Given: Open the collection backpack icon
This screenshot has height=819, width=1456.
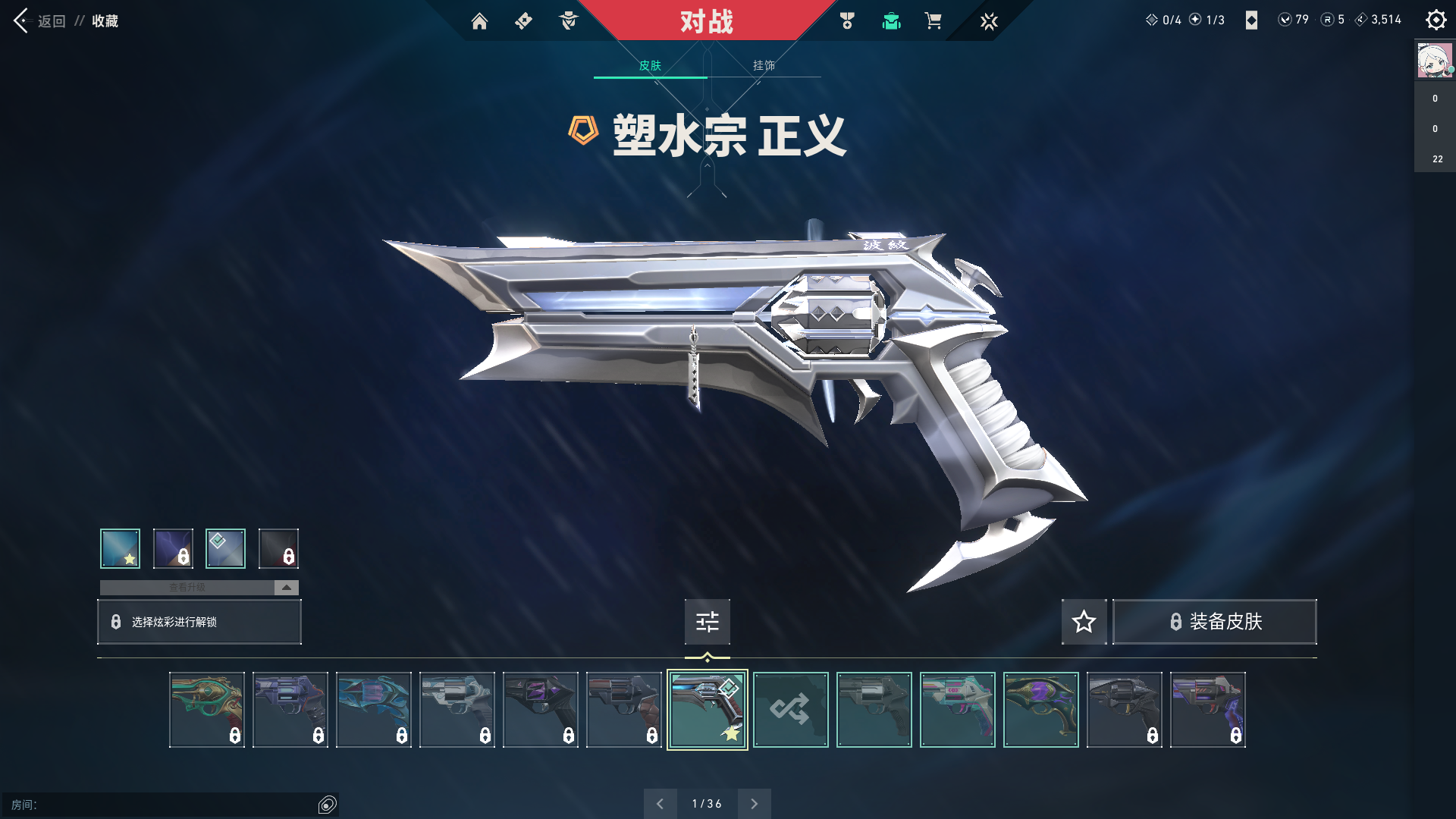Looking at the screenshot, I should click(891, 21).
